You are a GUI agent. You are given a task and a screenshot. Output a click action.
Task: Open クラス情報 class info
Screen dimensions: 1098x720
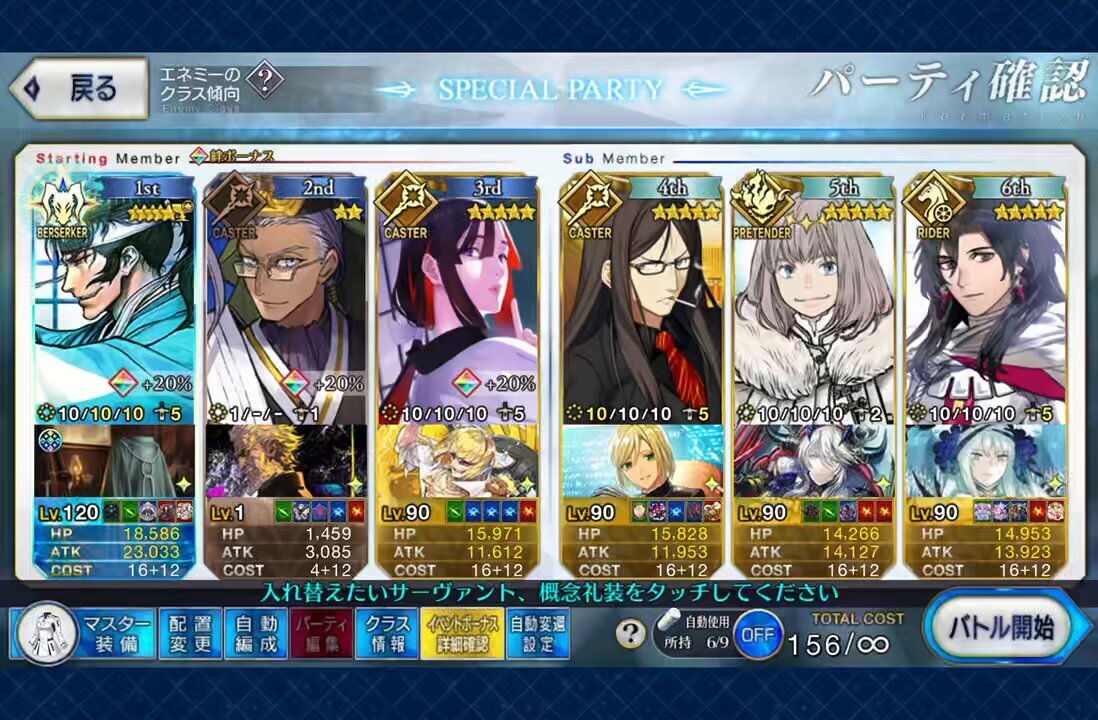[x=387, y=633]
